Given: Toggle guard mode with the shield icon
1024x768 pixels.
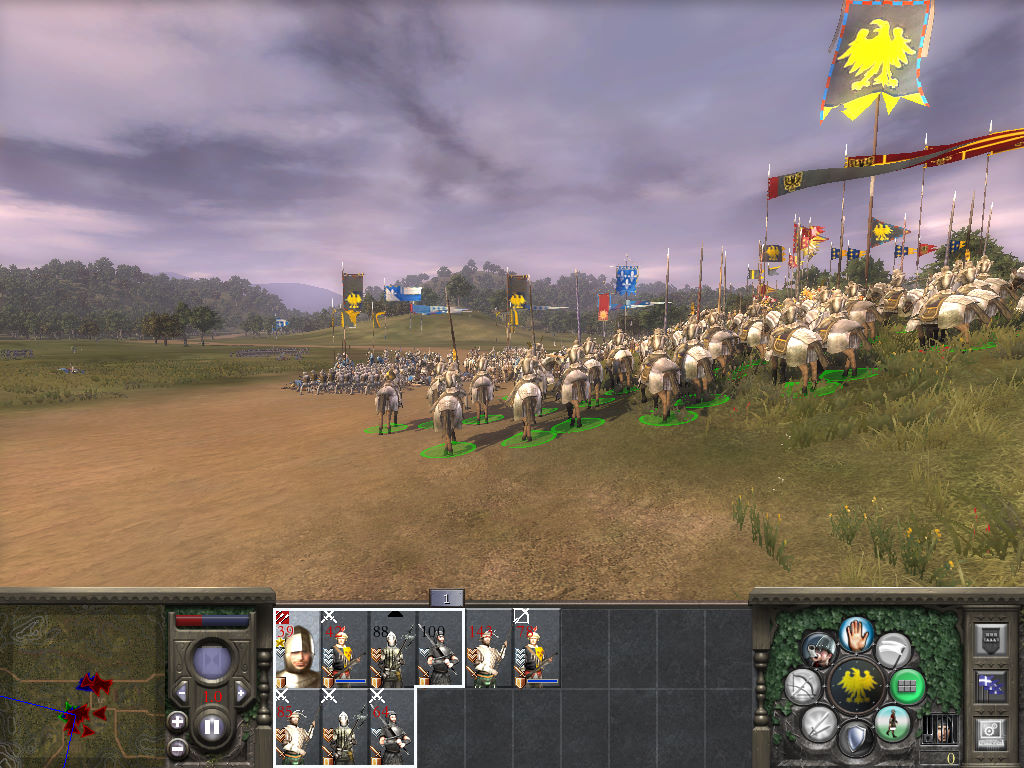Looking at the screenshot, I should [x=855, y=740].
